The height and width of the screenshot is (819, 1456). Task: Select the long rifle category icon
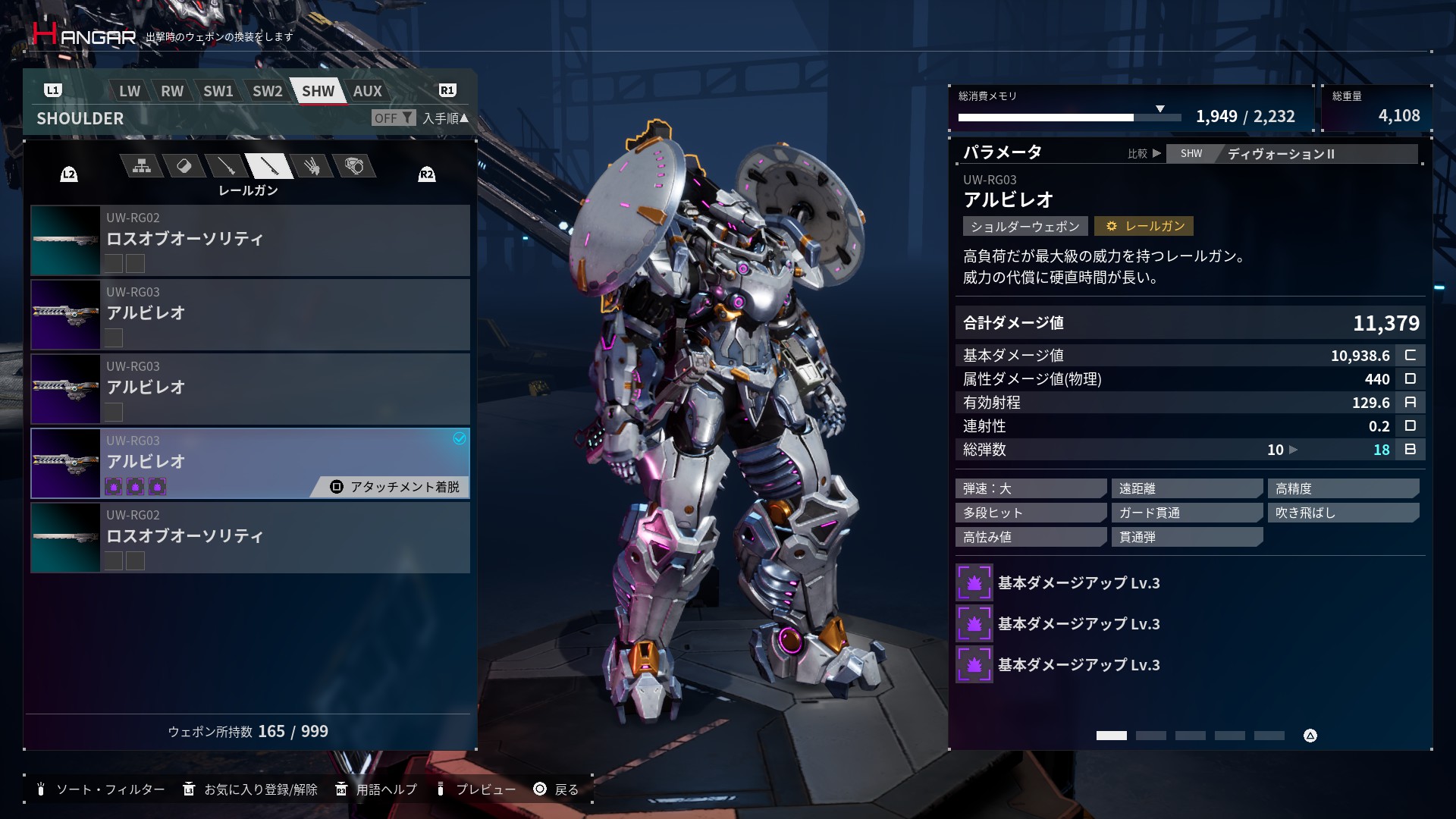pos(226,166)
